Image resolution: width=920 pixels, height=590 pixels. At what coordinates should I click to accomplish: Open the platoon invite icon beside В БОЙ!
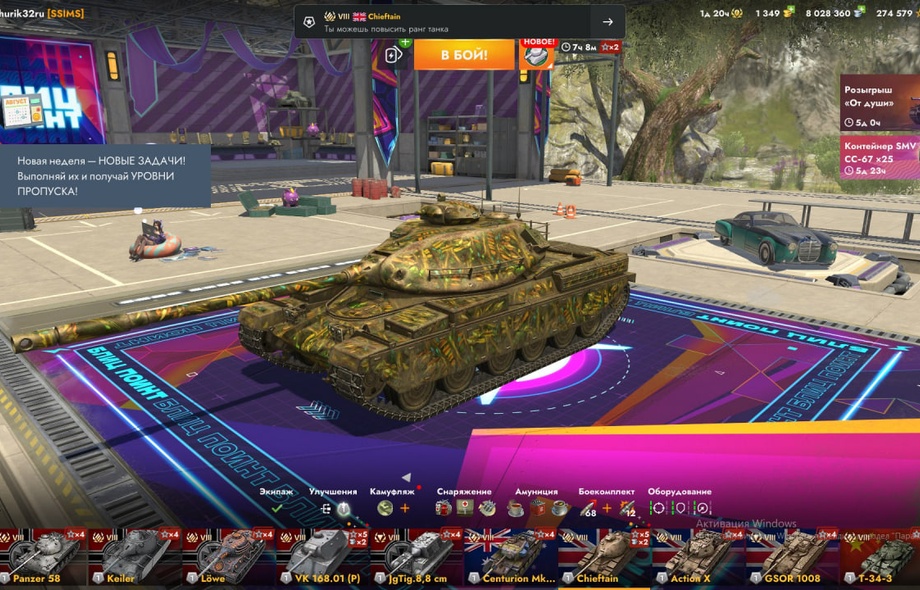393,54
